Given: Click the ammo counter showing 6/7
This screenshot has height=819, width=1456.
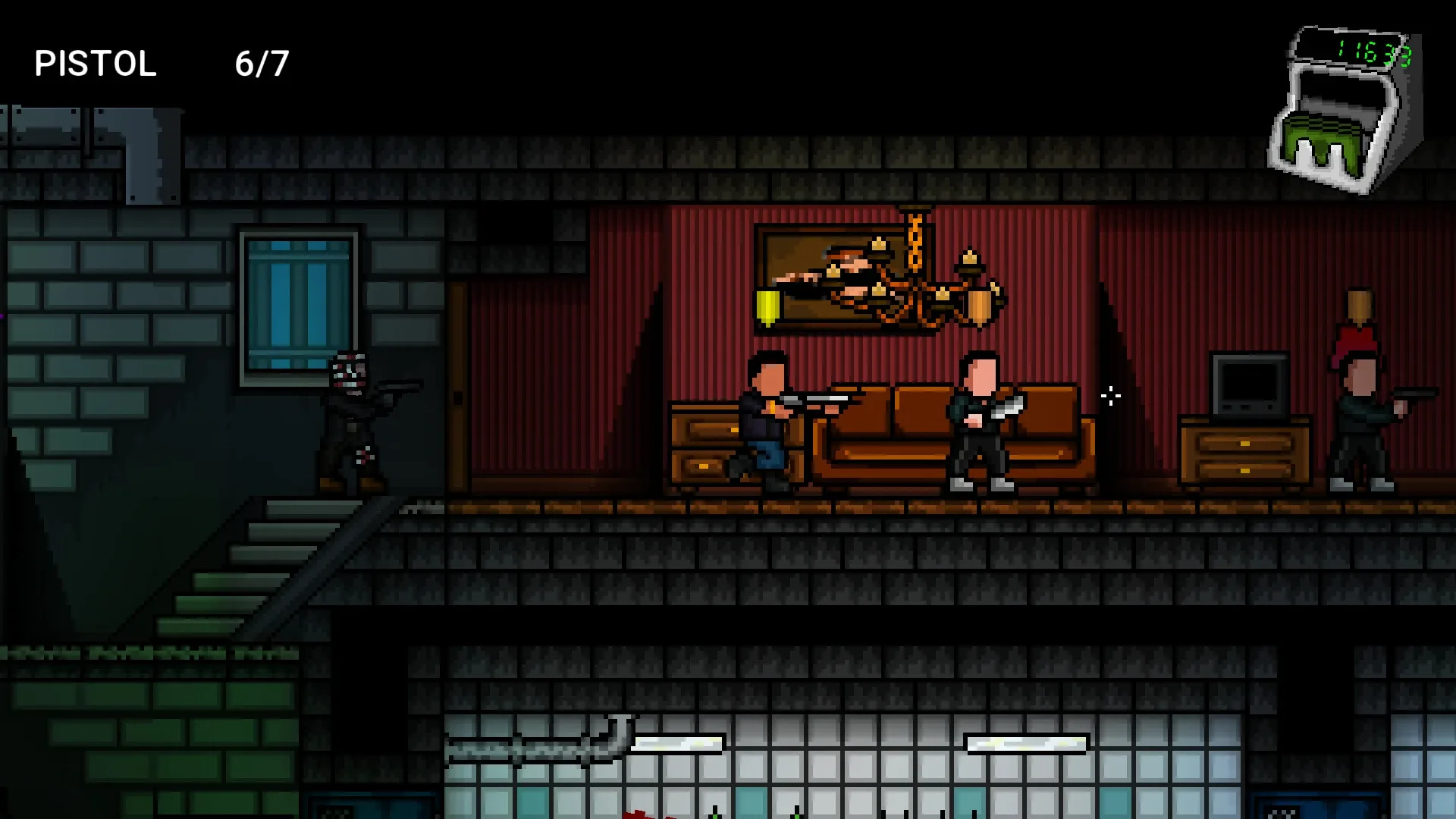Looking at the screenshot, I should point(262,64).
